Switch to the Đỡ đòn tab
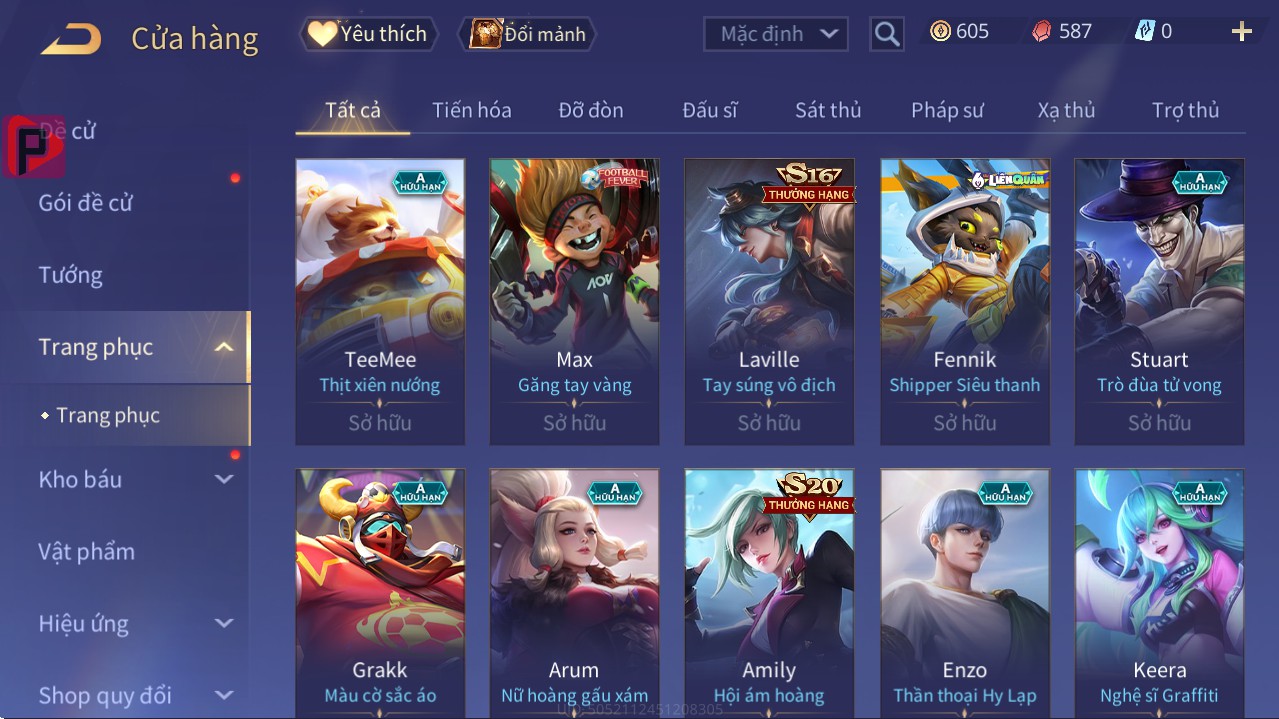 tap(590, 110)
